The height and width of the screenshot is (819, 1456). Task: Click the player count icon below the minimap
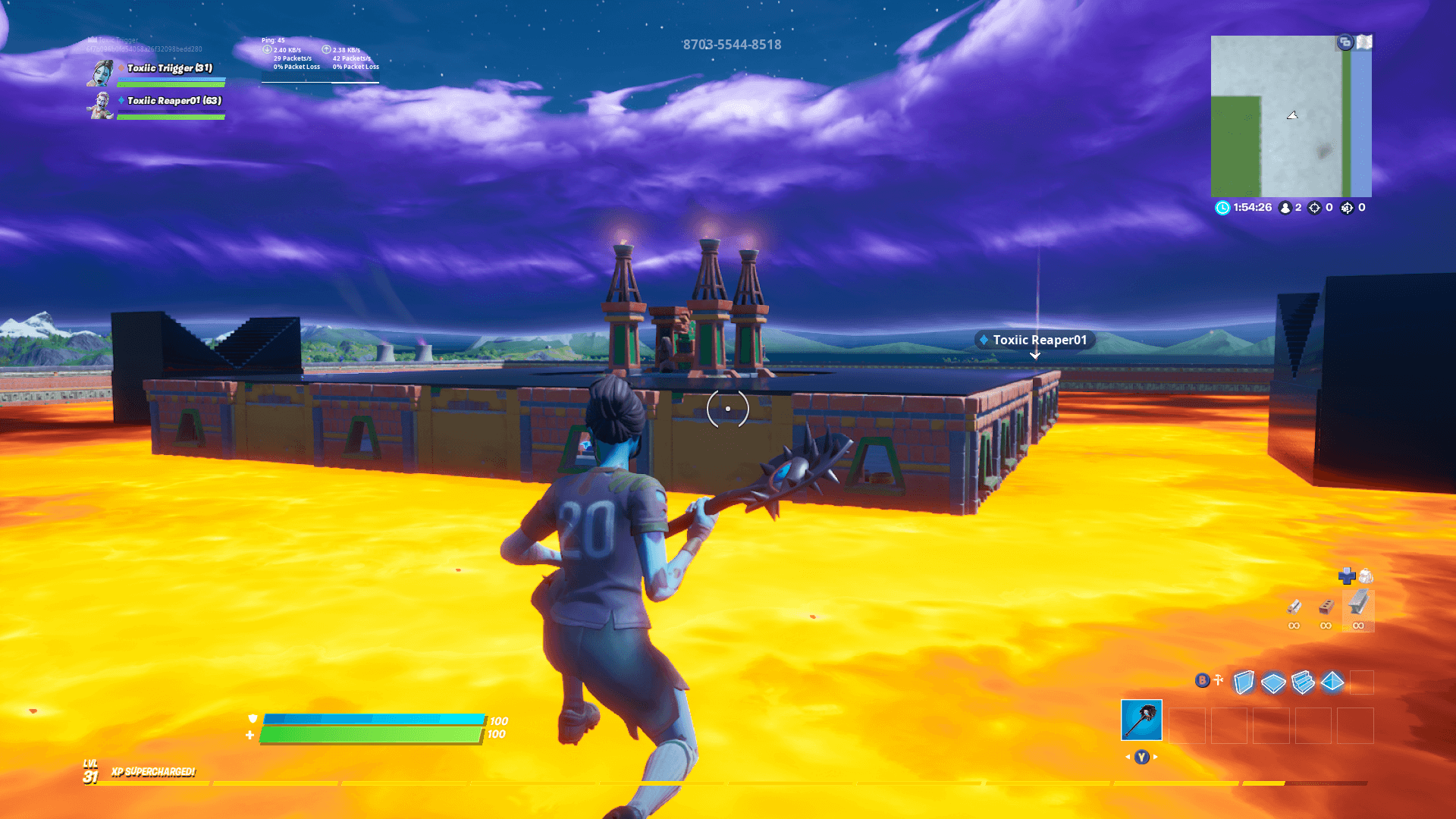pyautogui.click(x=1285, y=208)
